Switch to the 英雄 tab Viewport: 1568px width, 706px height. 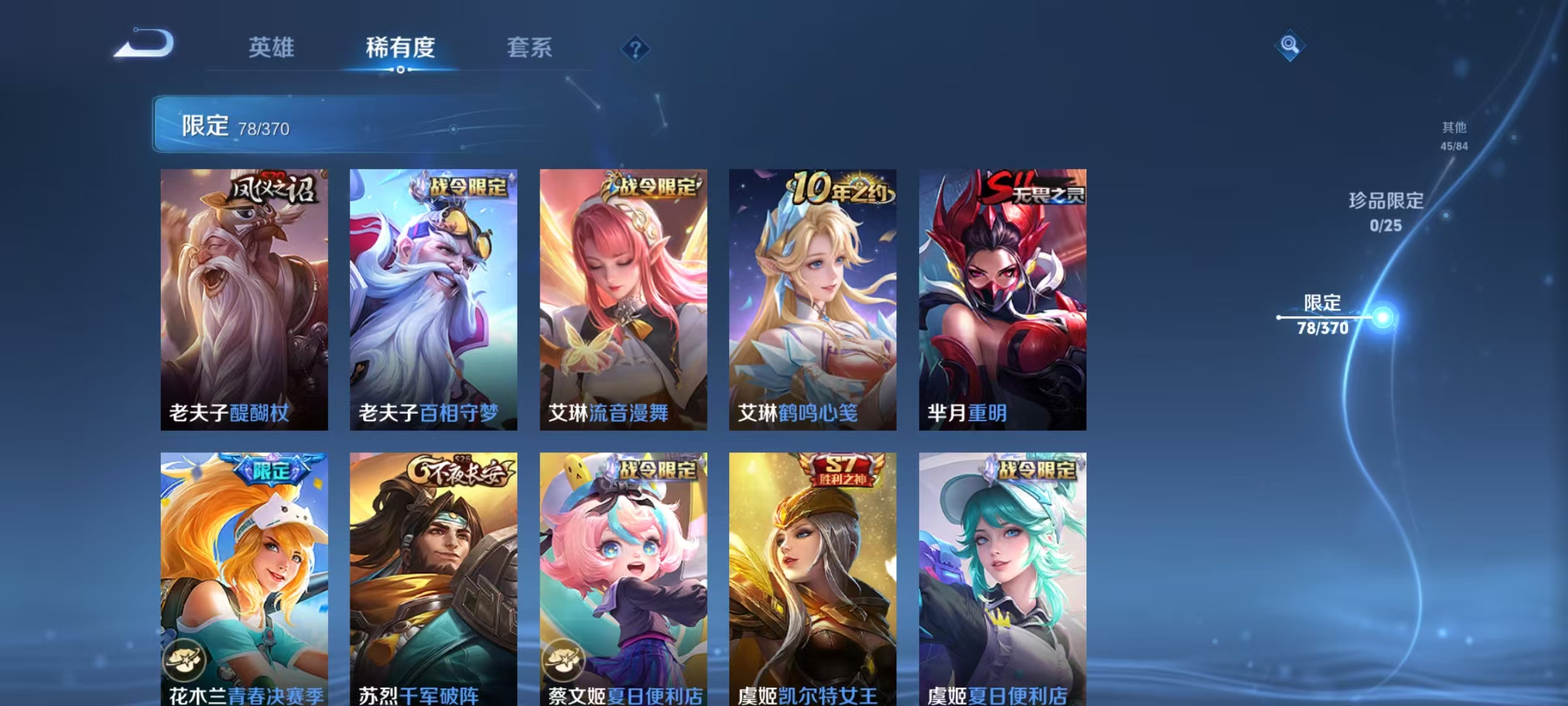pos(272,48)
